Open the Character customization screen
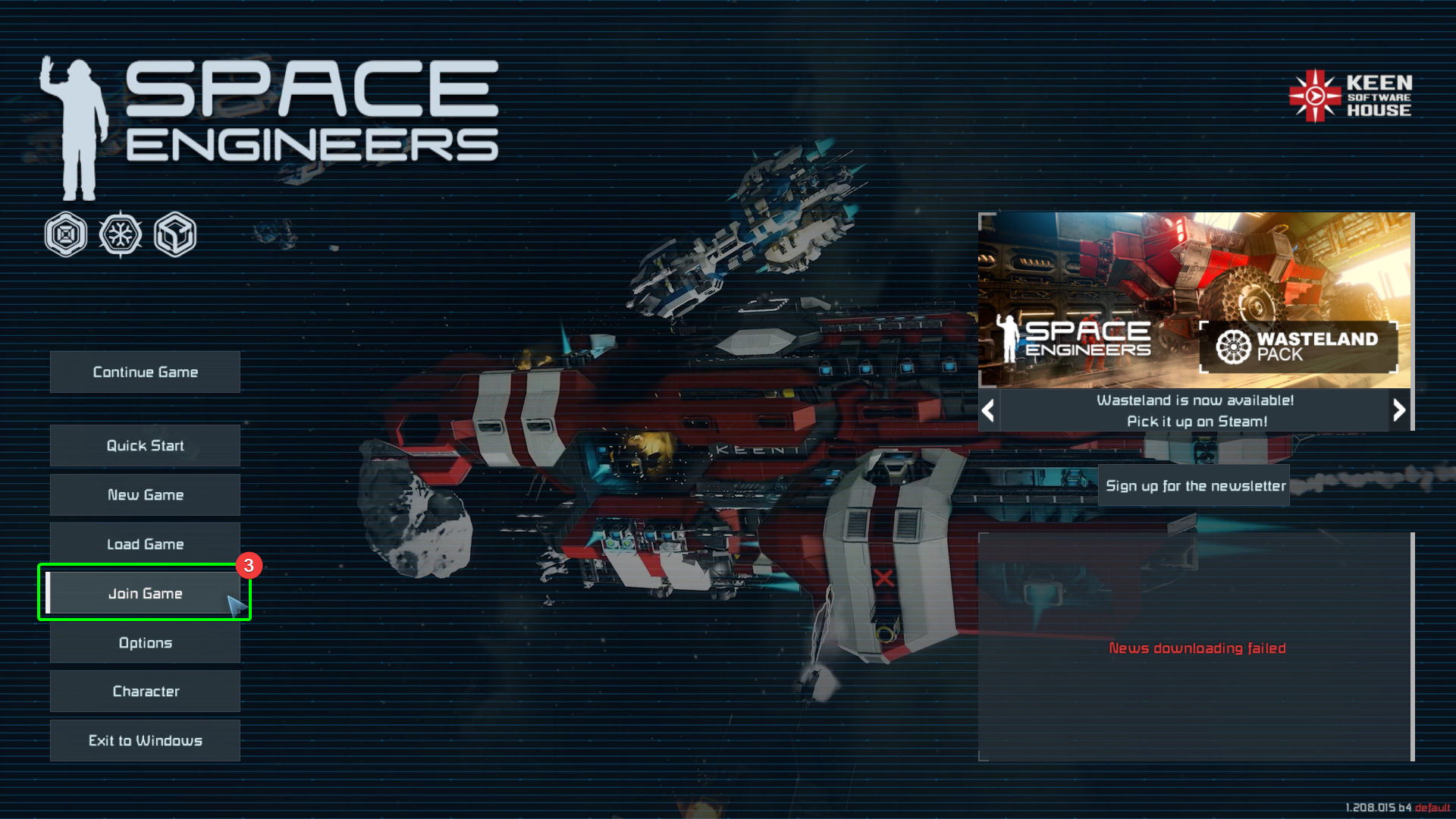The height and width of the screenshot is (819, 1456). coord(145,691)
